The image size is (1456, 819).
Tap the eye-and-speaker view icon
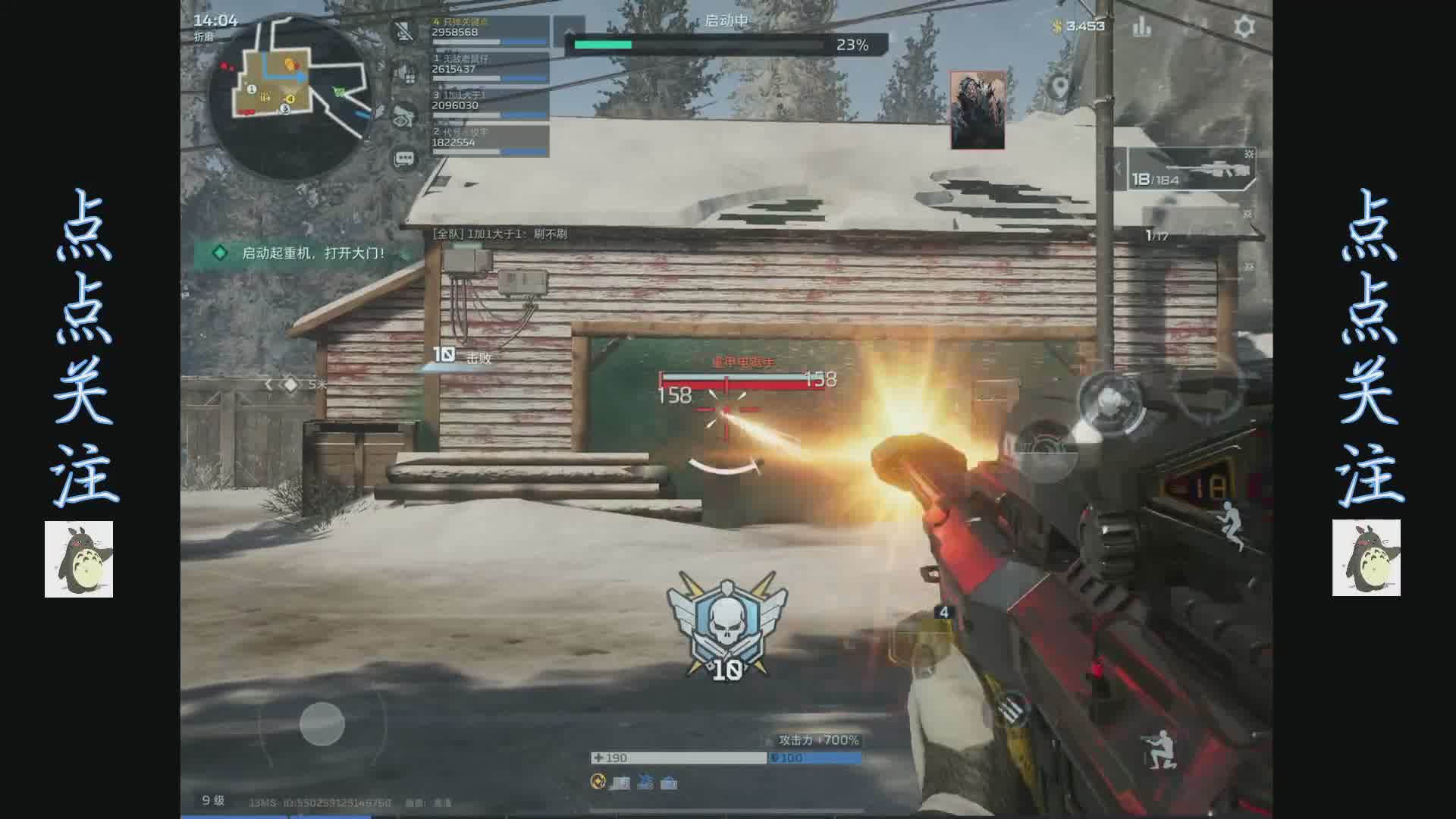pos(404,116)
